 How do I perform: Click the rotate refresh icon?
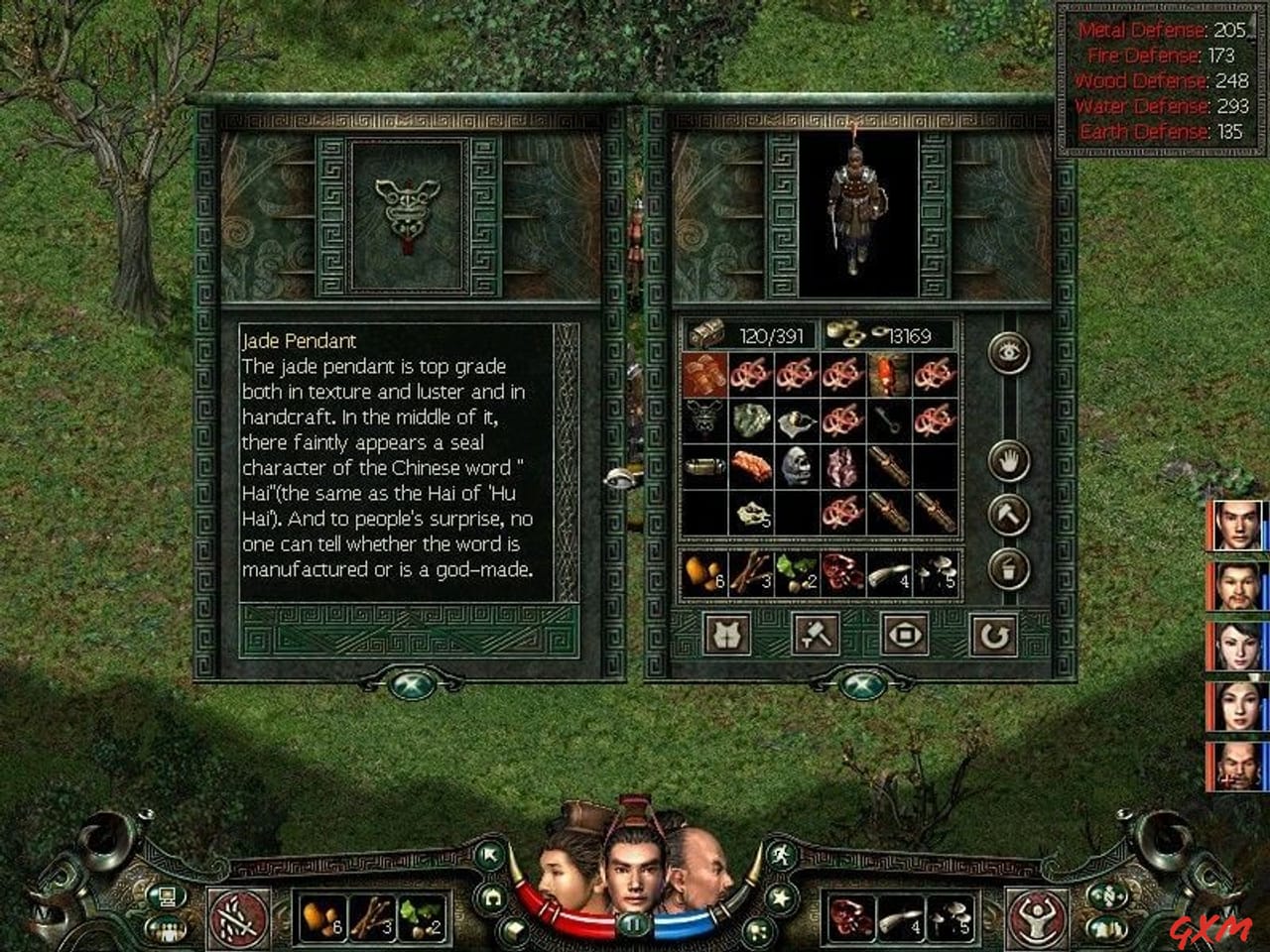point(994,635)
